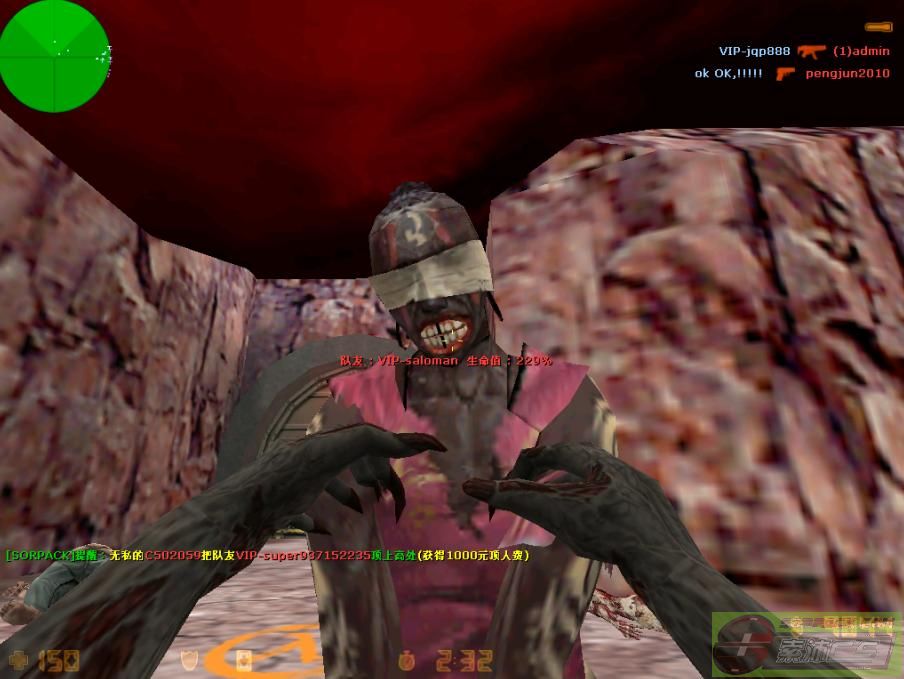Select the VIP-jqp888 kill feed entry
Screen dimensions: 904x679
coord(754,51)
